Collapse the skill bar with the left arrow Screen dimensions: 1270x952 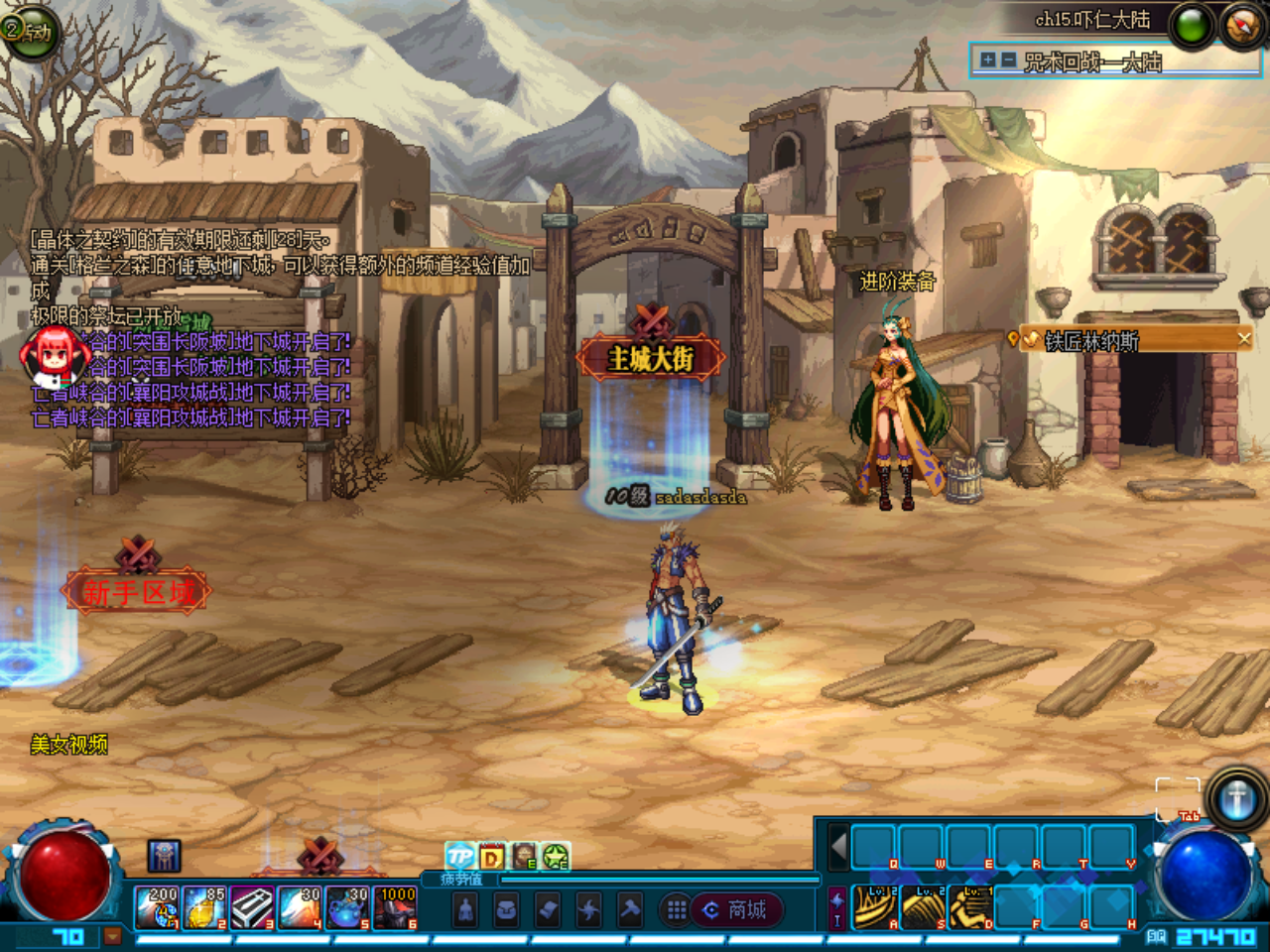(x=838, y=848)
